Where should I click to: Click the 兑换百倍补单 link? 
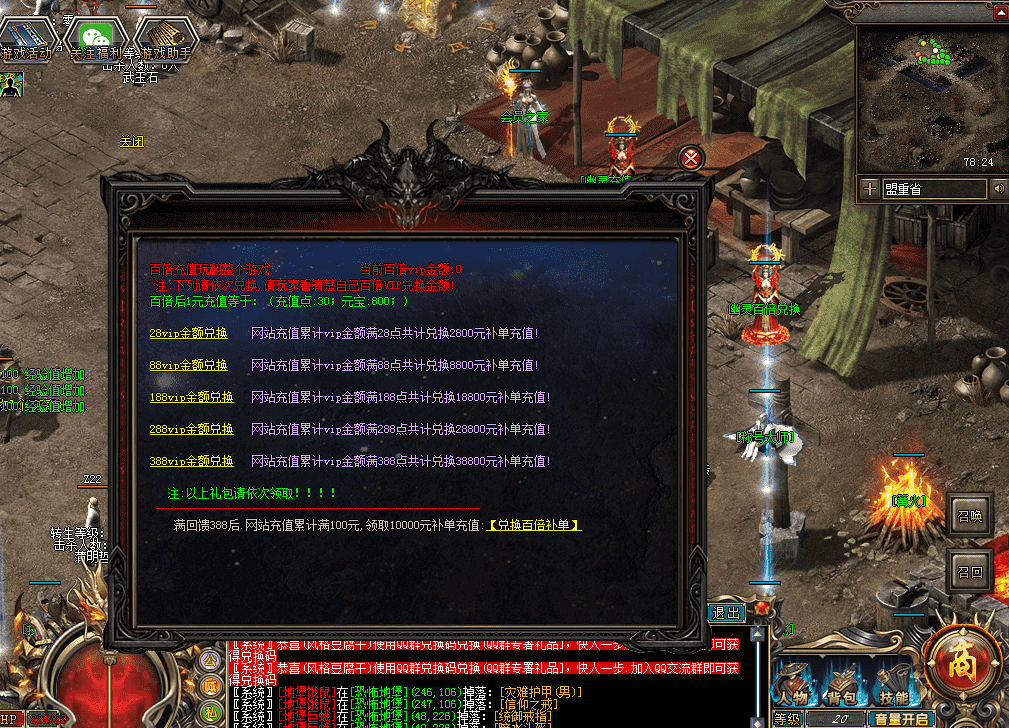point(534,525)
